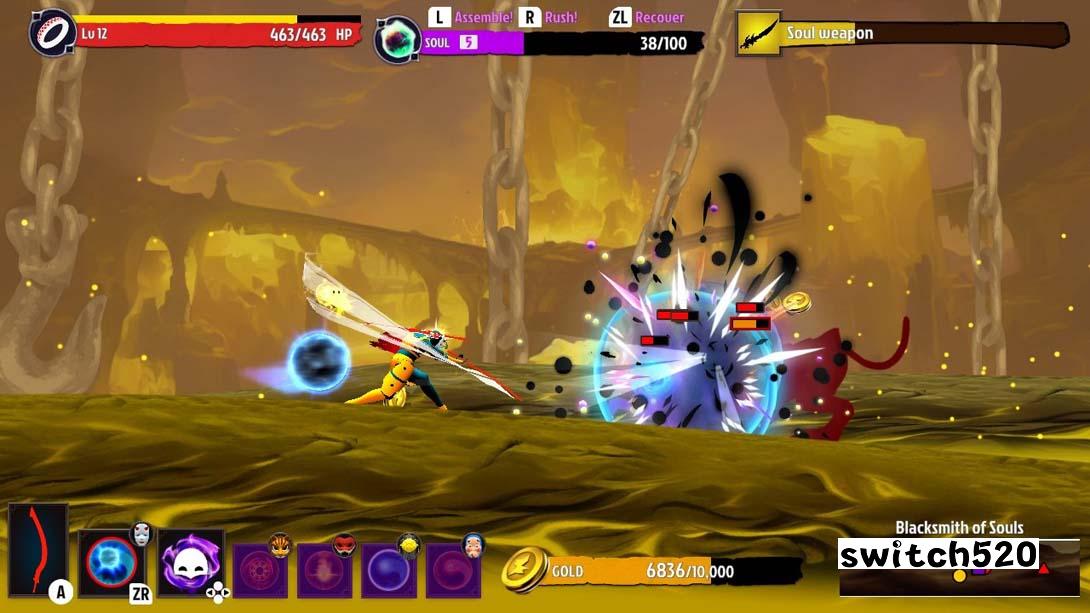This screenshot has width=1090, height=613.
Task: Choose the white mask purple flame skill
Action: pos(190,563)
